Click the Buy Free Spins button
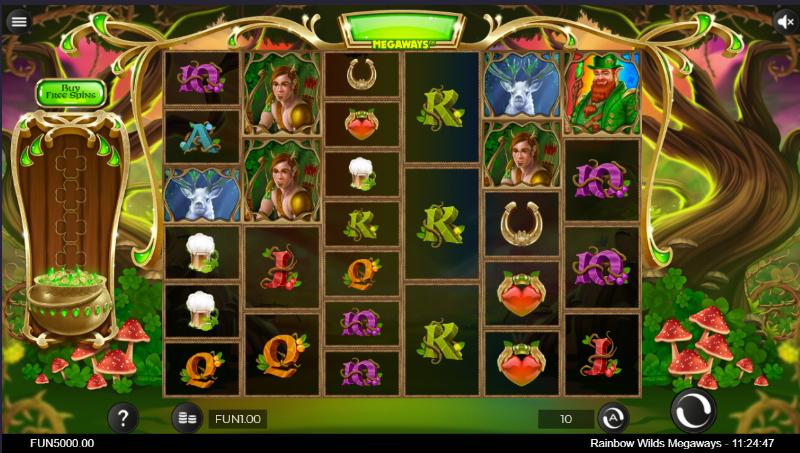800x453 pixels. pyautogui.click(x=71, y=93)
